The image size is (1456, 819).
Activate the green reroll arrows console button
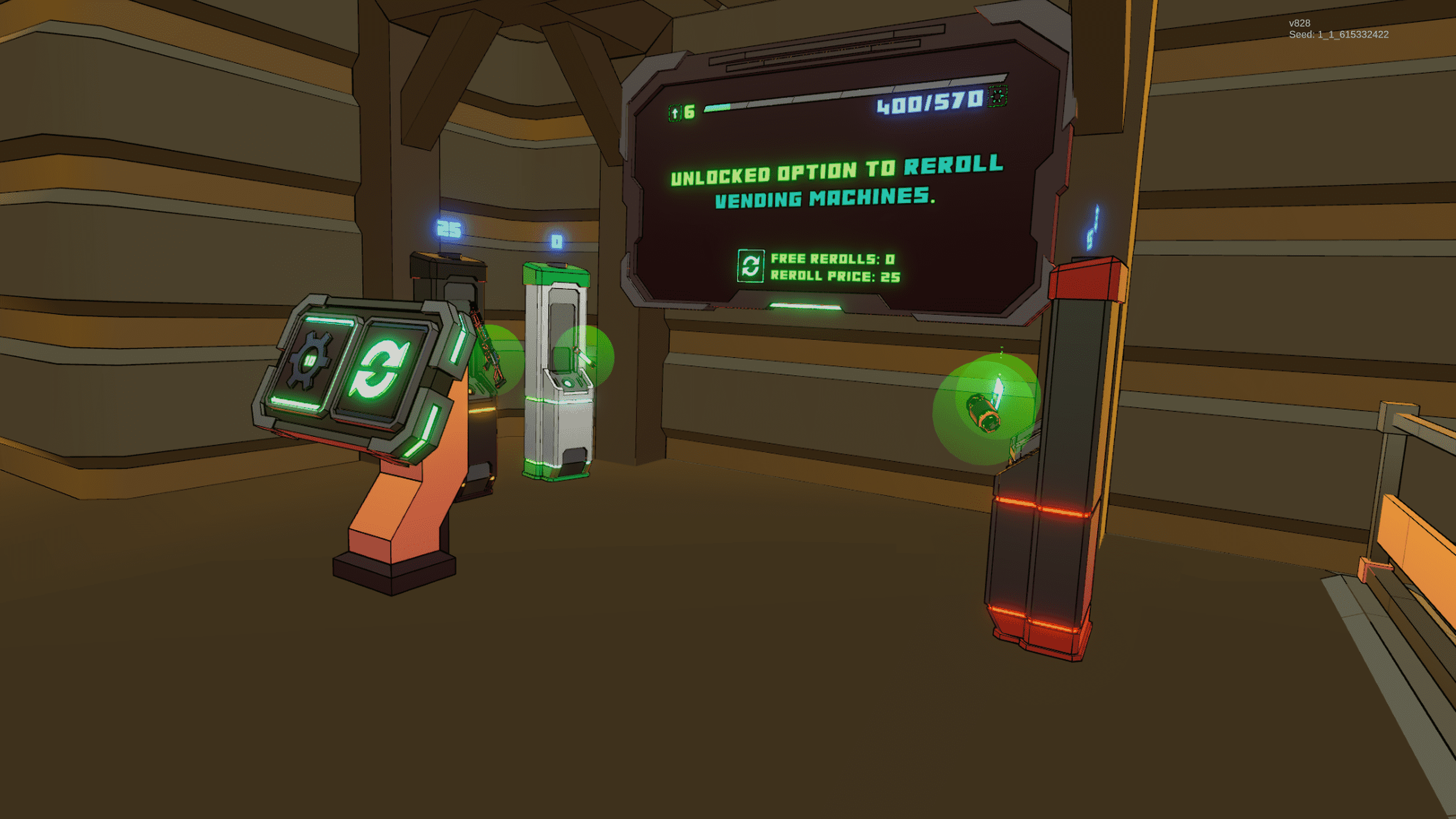point(380,371)
